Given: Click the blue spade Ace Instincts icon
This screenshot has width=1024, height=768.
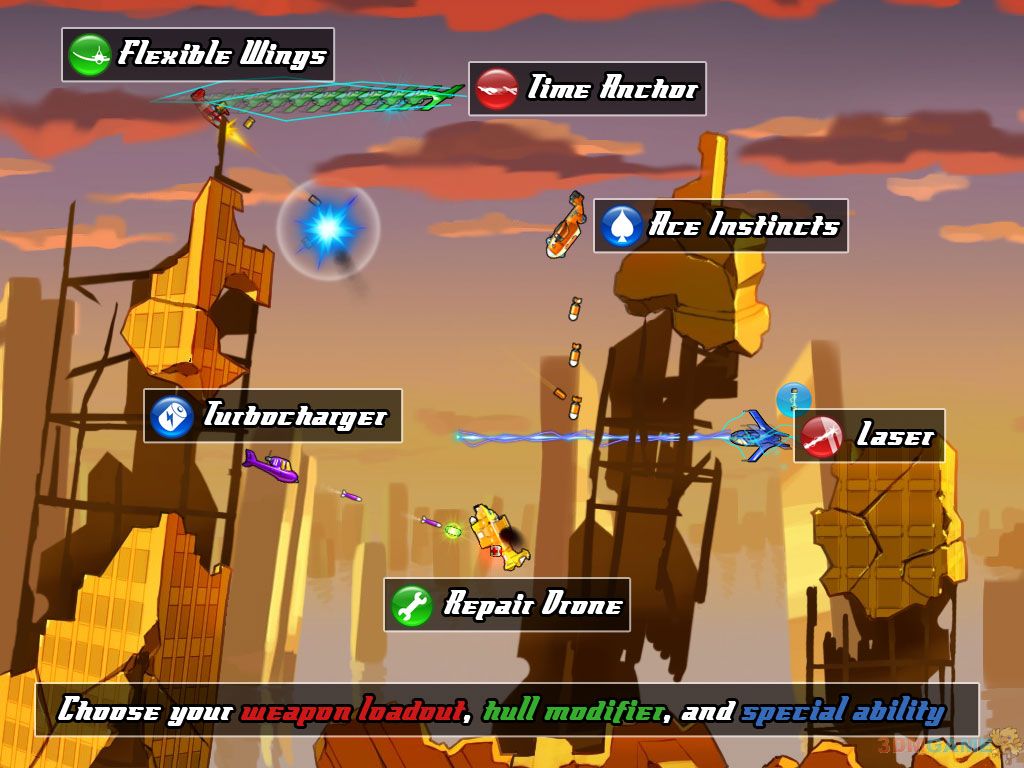Looking at the screenshot, I should [621, 226].
